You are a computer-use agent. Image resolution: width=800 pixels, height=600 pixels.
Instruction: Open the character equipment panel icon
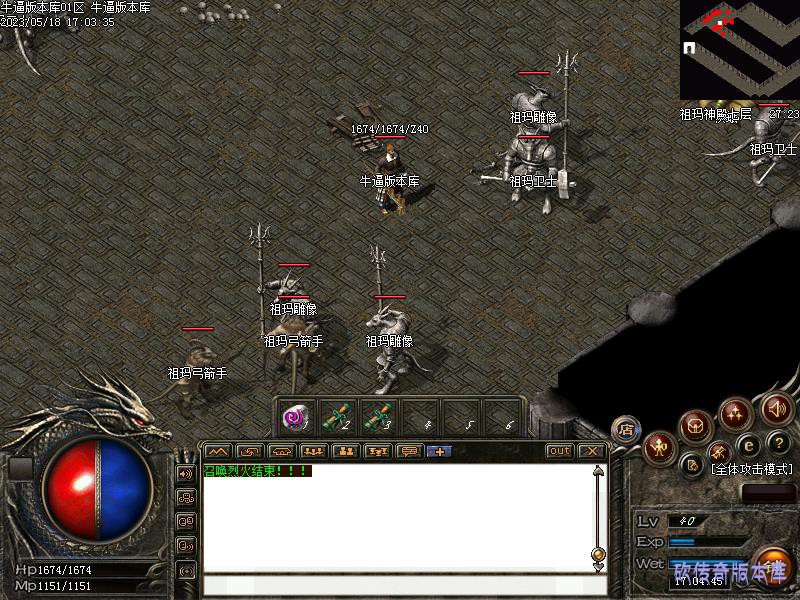point(659,447)
